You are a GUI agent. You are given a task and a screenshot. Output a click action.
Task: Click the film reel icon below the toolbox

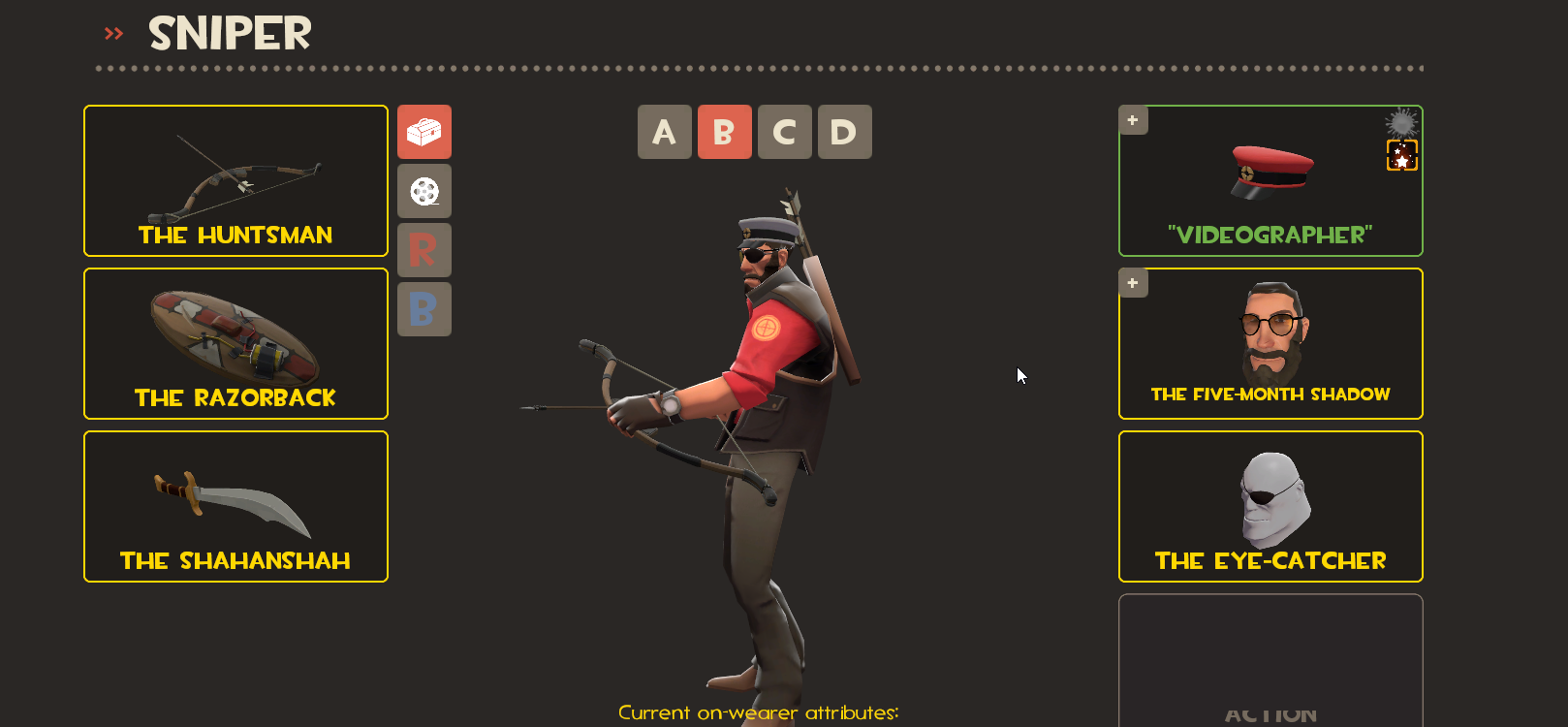click(x=424, y=191)
